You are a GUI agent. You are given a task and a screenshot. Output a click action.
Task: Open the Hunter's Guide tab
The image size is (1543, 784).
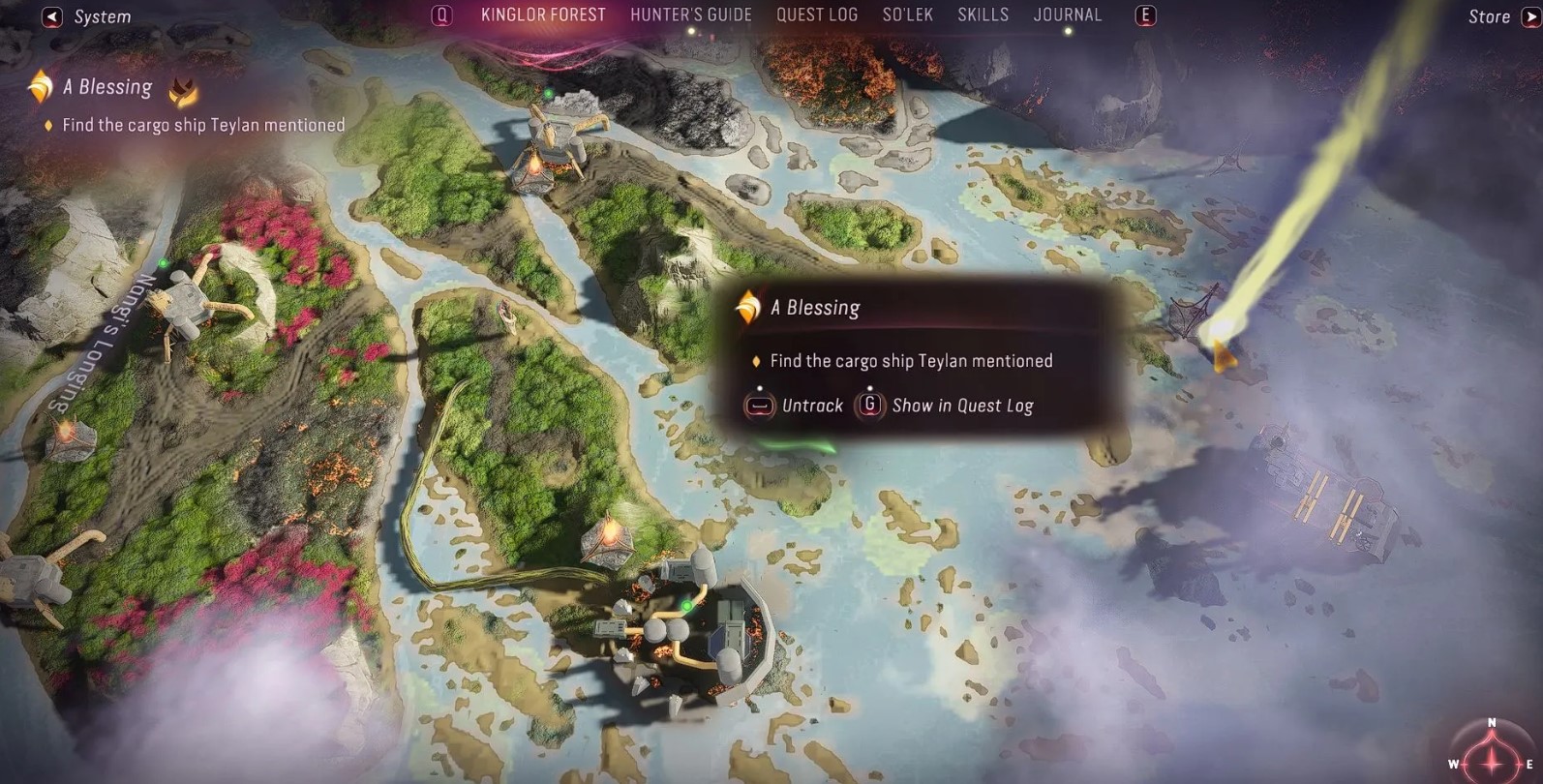[x=690, y=15]
